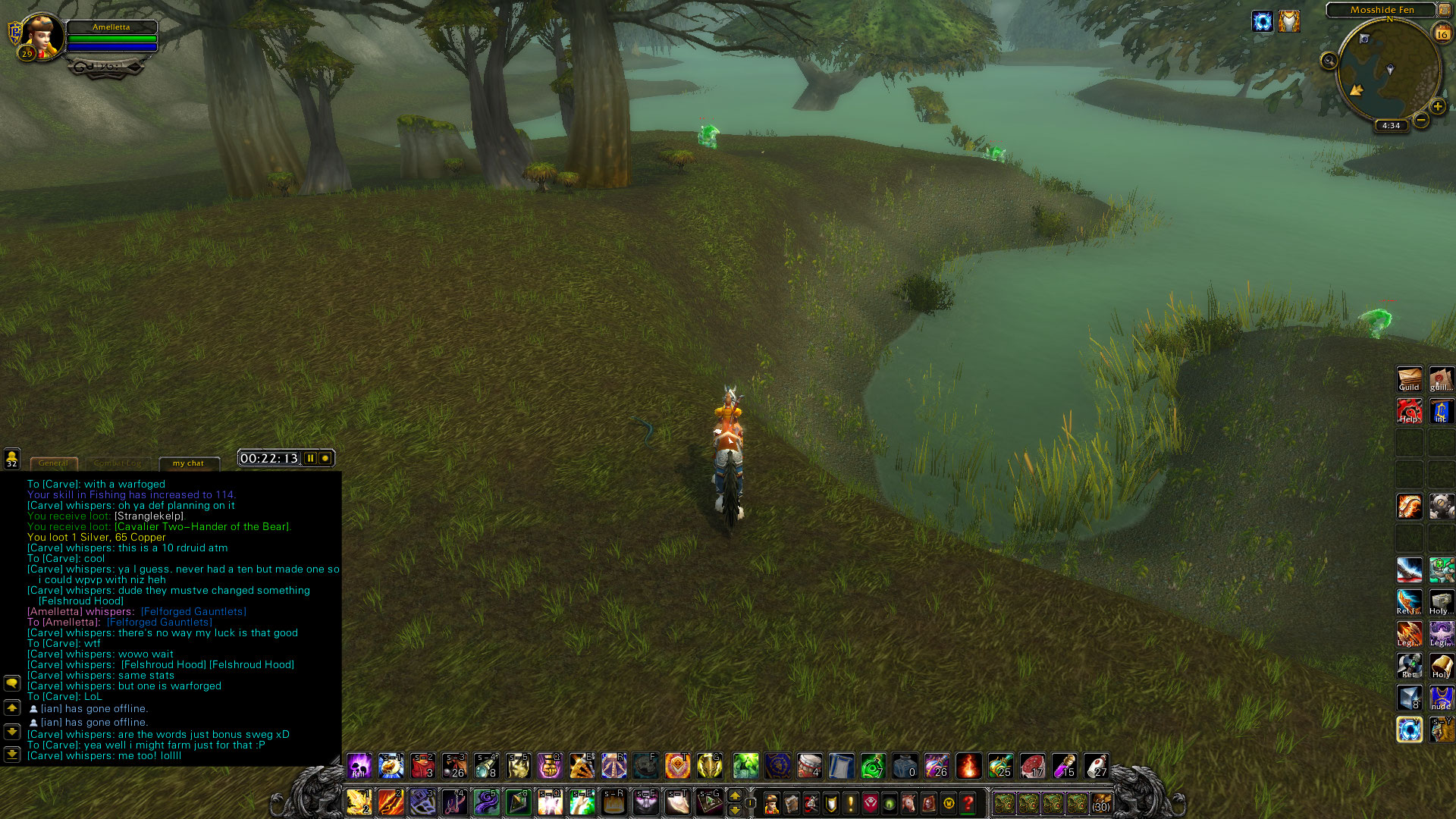
Task: Click the red question mark help button
Action: pos(968,803)
